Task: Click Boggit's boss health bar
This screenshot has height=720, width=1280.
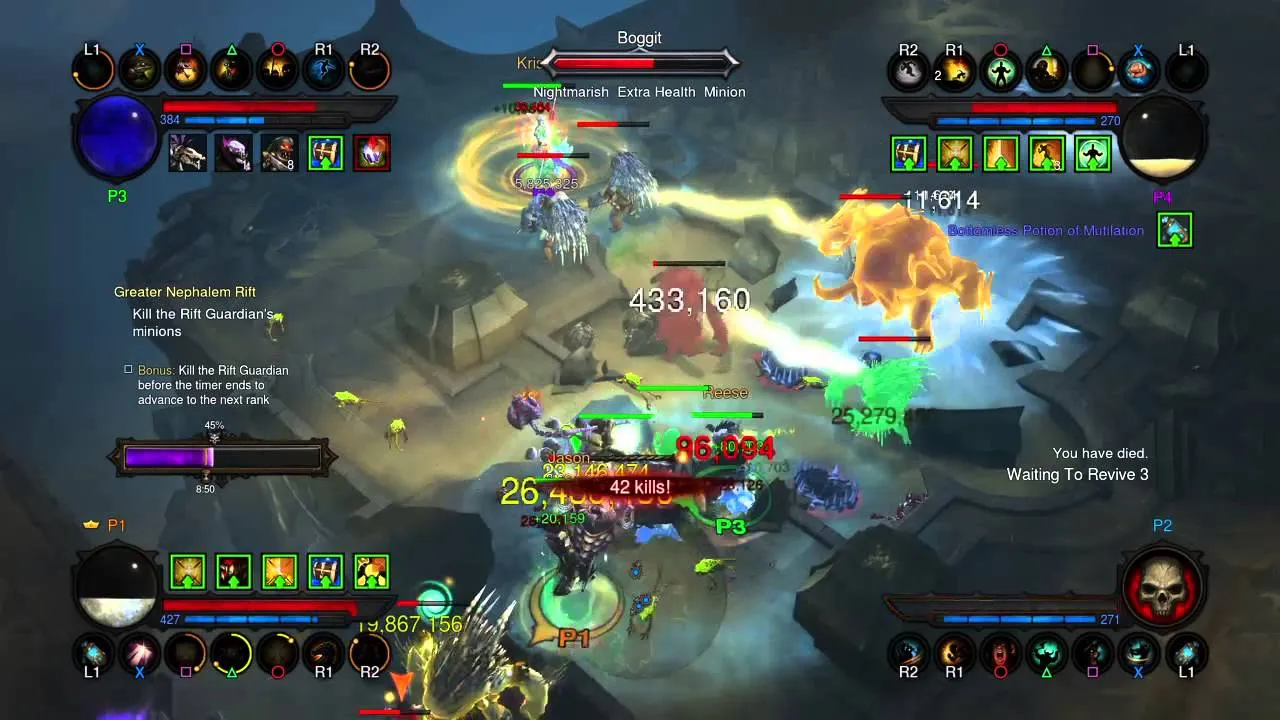Action: point(641,62)
